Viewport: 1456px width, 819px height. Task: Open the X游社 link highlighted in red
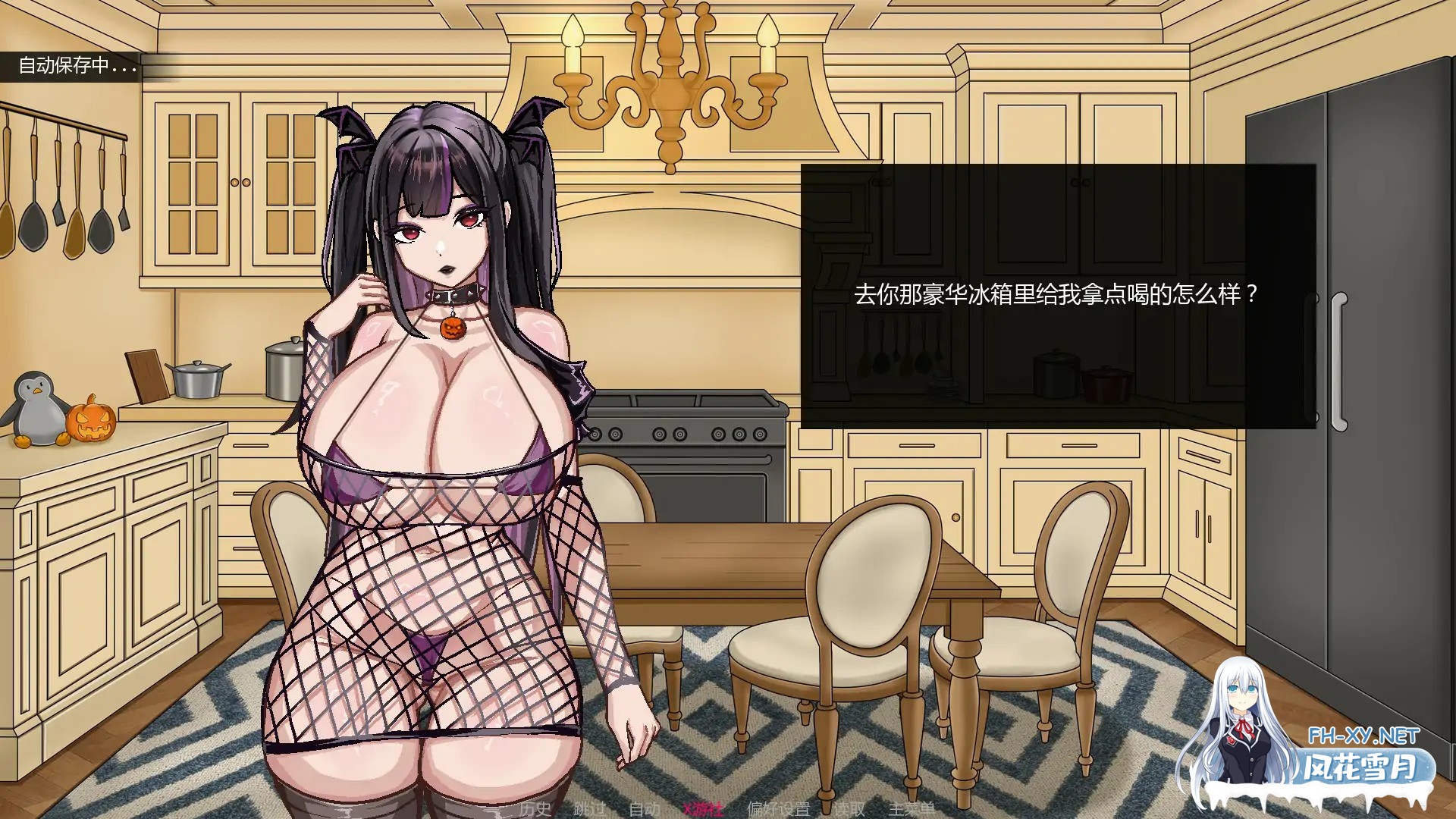click(704, 809)
